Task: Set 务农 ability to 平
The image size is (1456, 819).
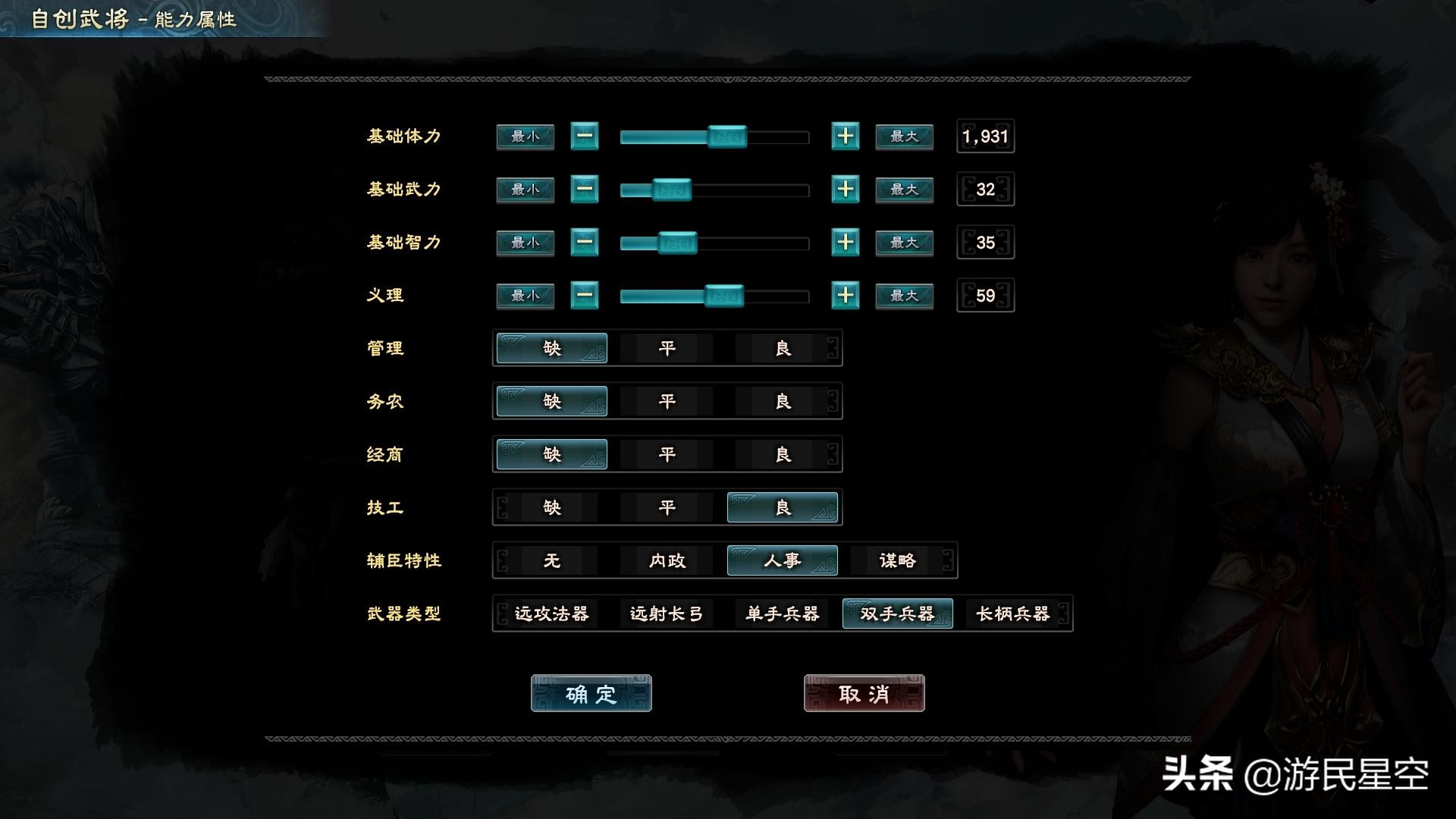Action: (x=667, y=401)
